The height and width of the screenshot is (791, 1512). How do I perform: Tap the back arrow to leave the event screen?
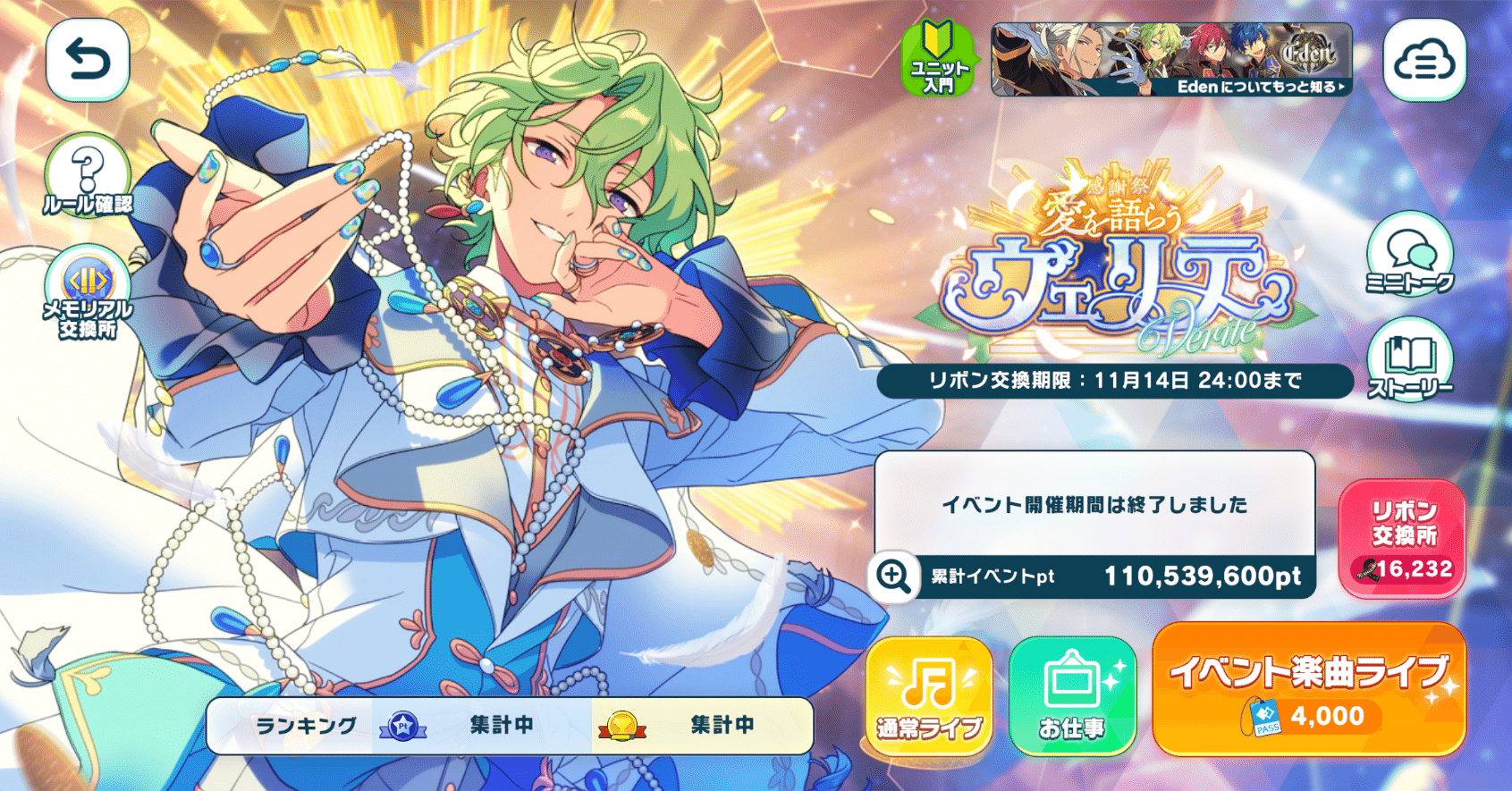click(86, 59)
